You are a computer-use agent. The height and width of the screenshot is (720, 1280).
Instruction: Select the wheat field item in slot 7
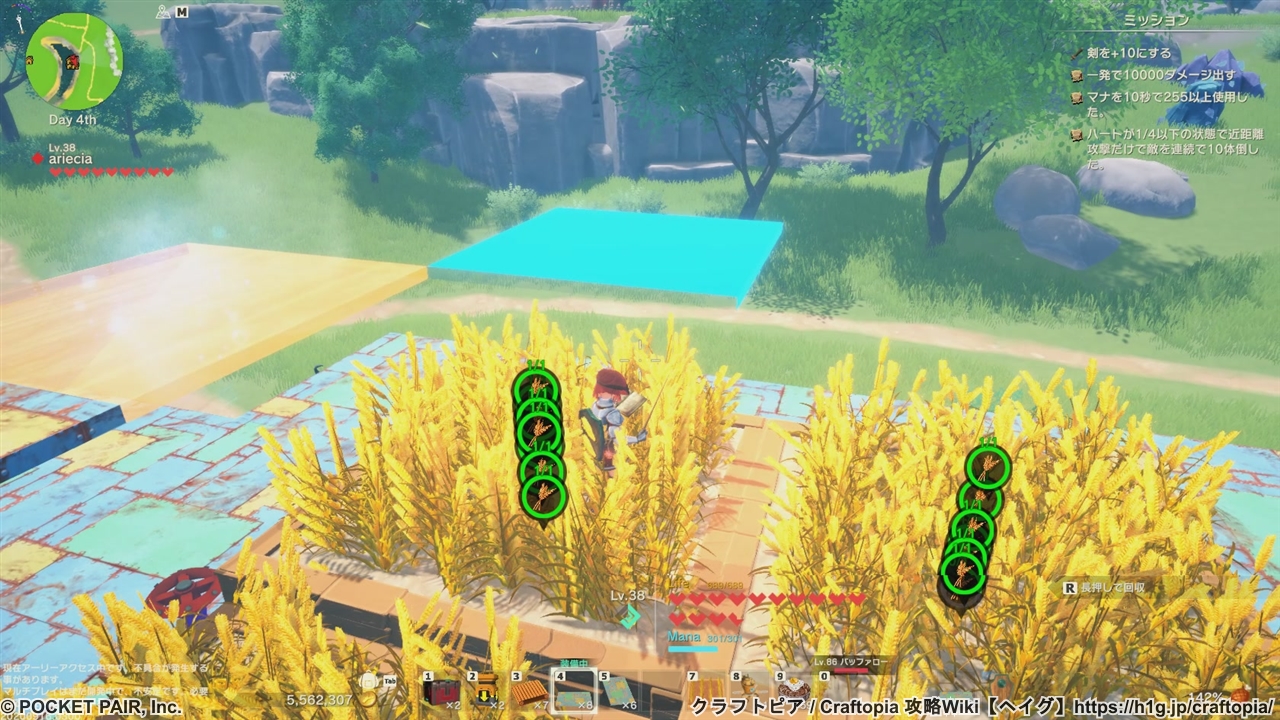pos(707,691)
